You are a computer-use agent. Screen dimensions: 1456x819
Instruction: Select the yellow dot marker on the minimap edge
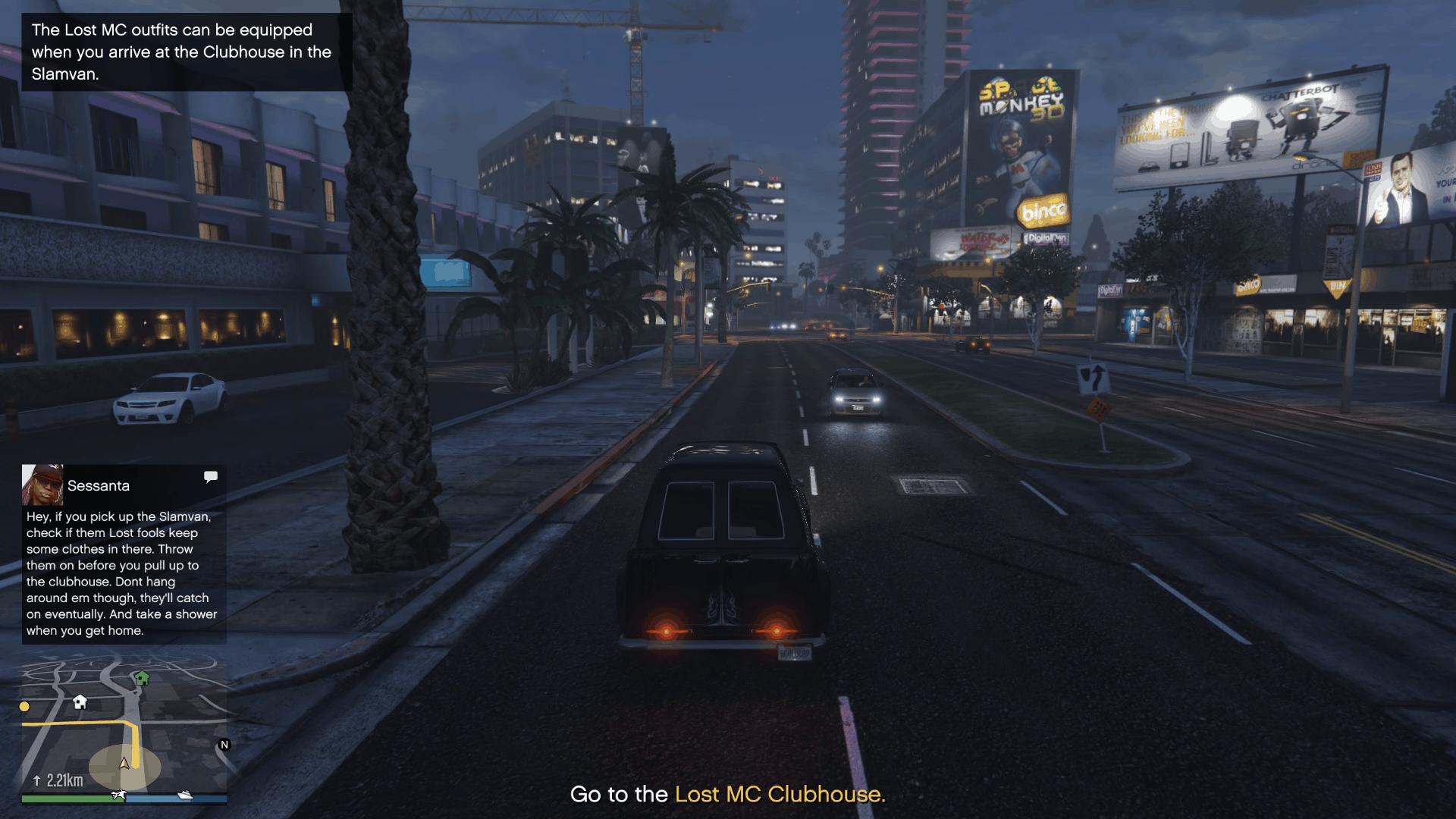point(24,706)
